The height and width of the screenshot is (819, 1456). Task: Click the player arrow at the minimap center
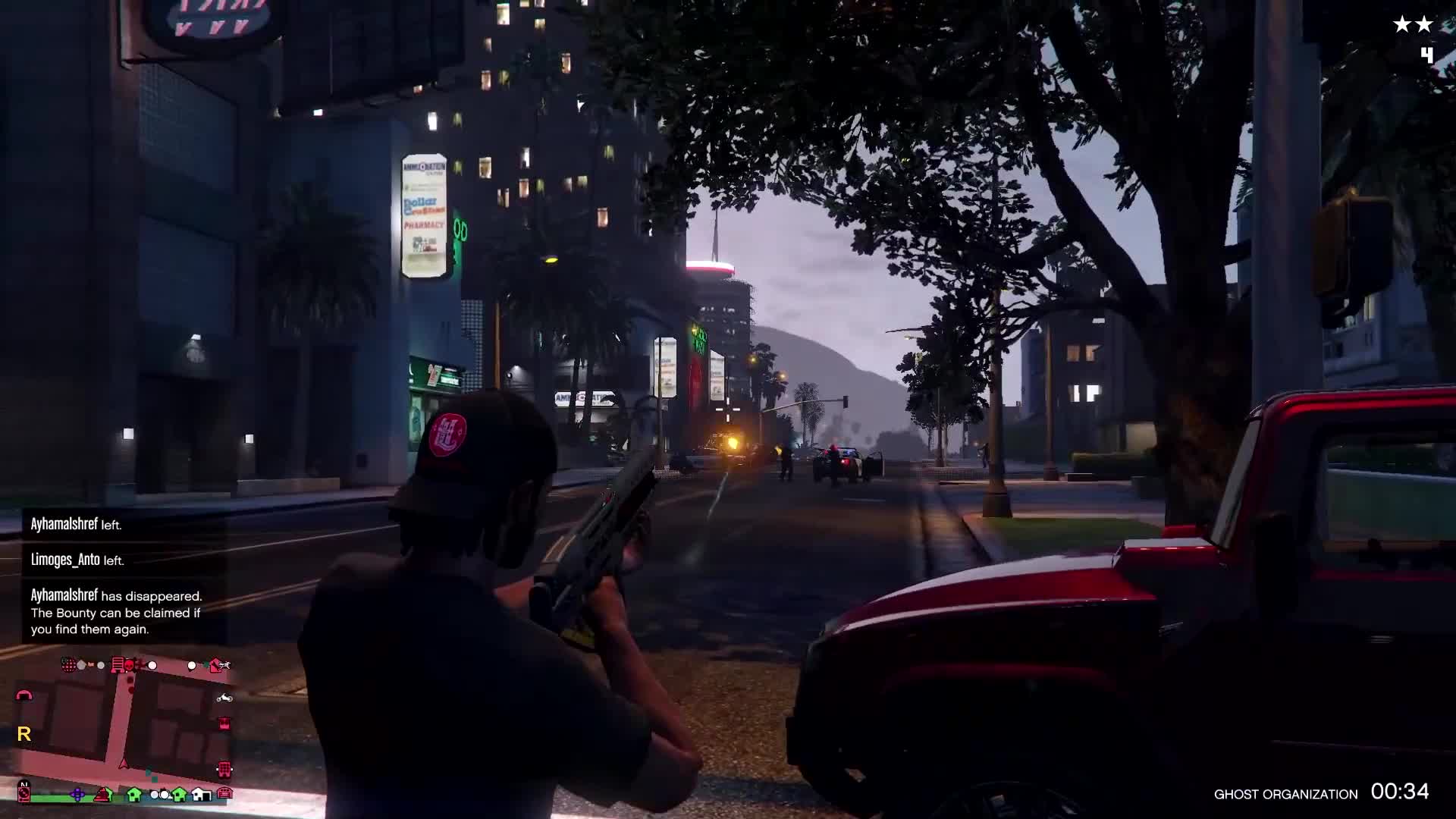click(123, 763)
